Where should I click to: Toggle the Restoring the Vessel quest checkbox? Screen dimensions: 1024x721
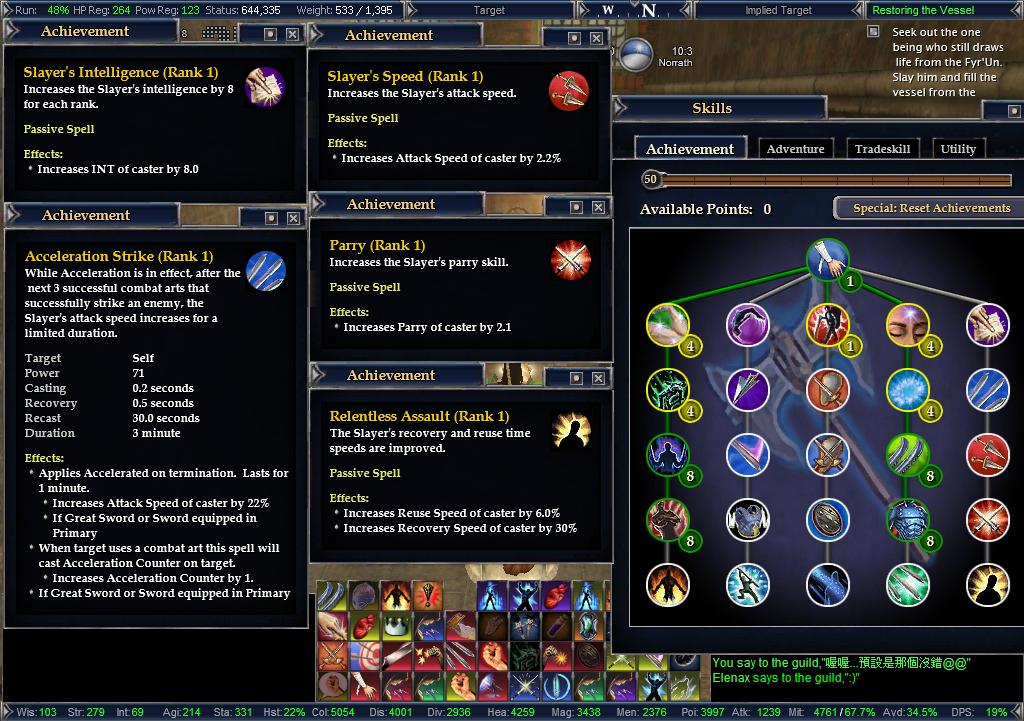pyautogui.click(x=873, y=32)
